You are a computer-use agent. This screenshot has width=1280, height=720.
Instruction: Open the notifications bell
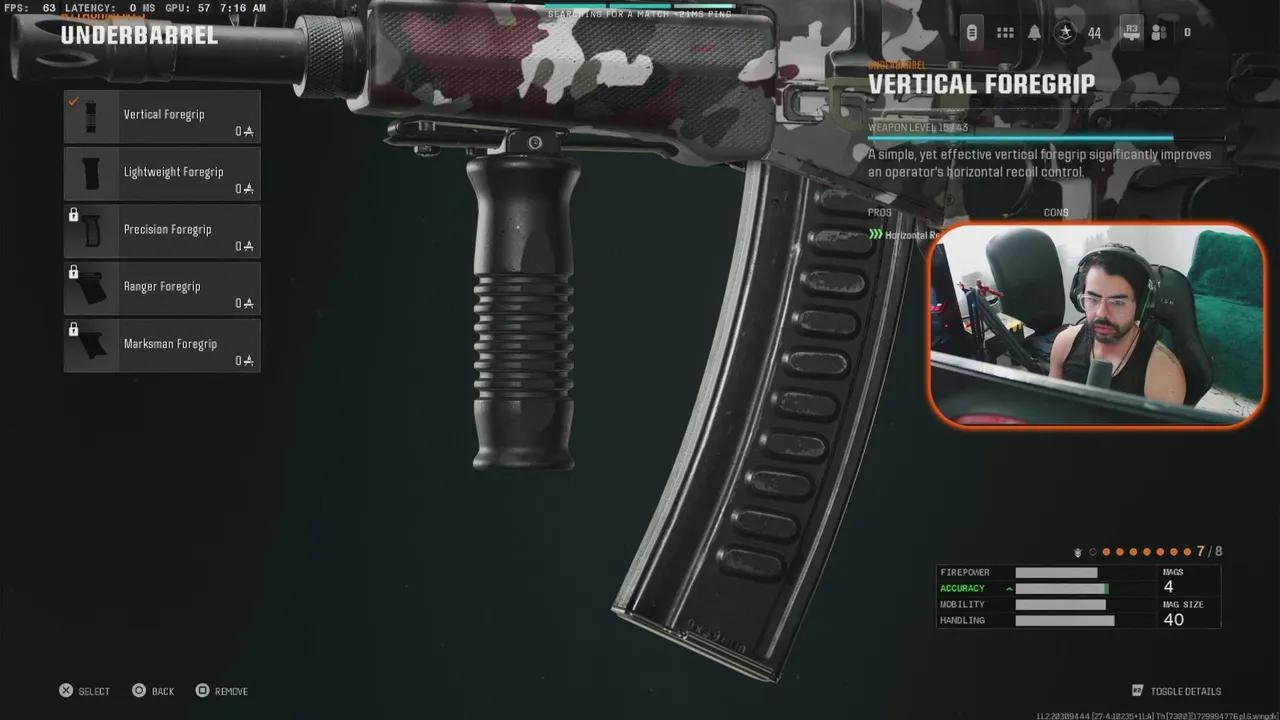(1034, 33)
